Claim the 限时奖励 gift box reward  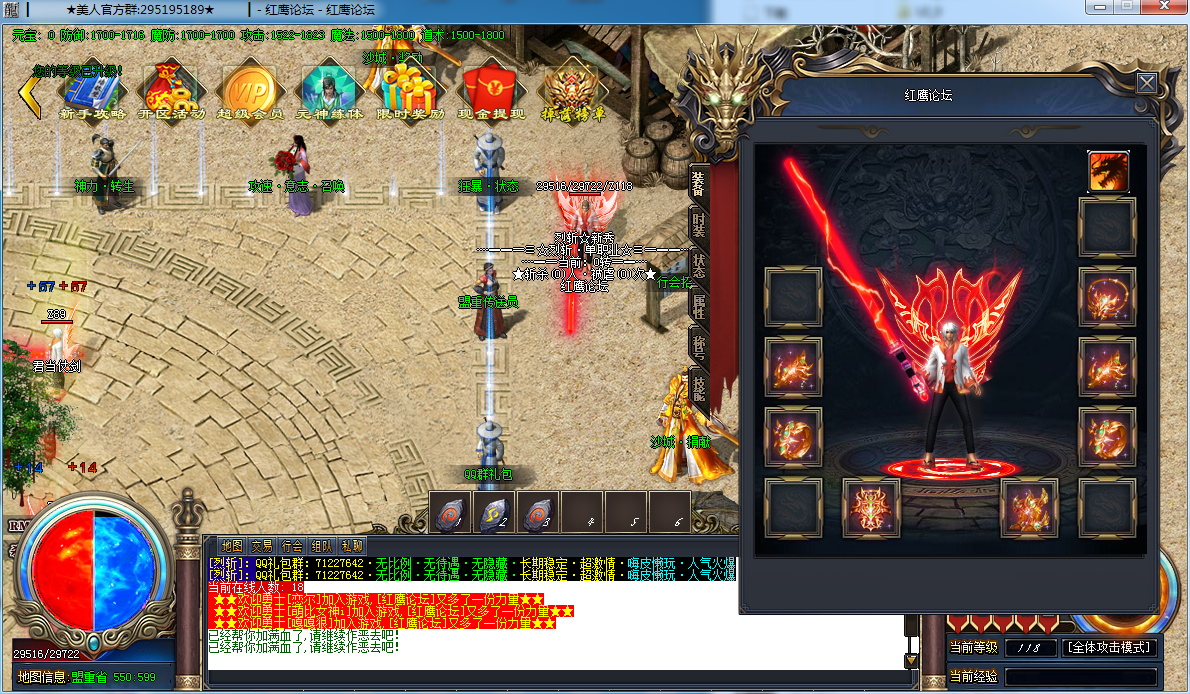[411, 91]
